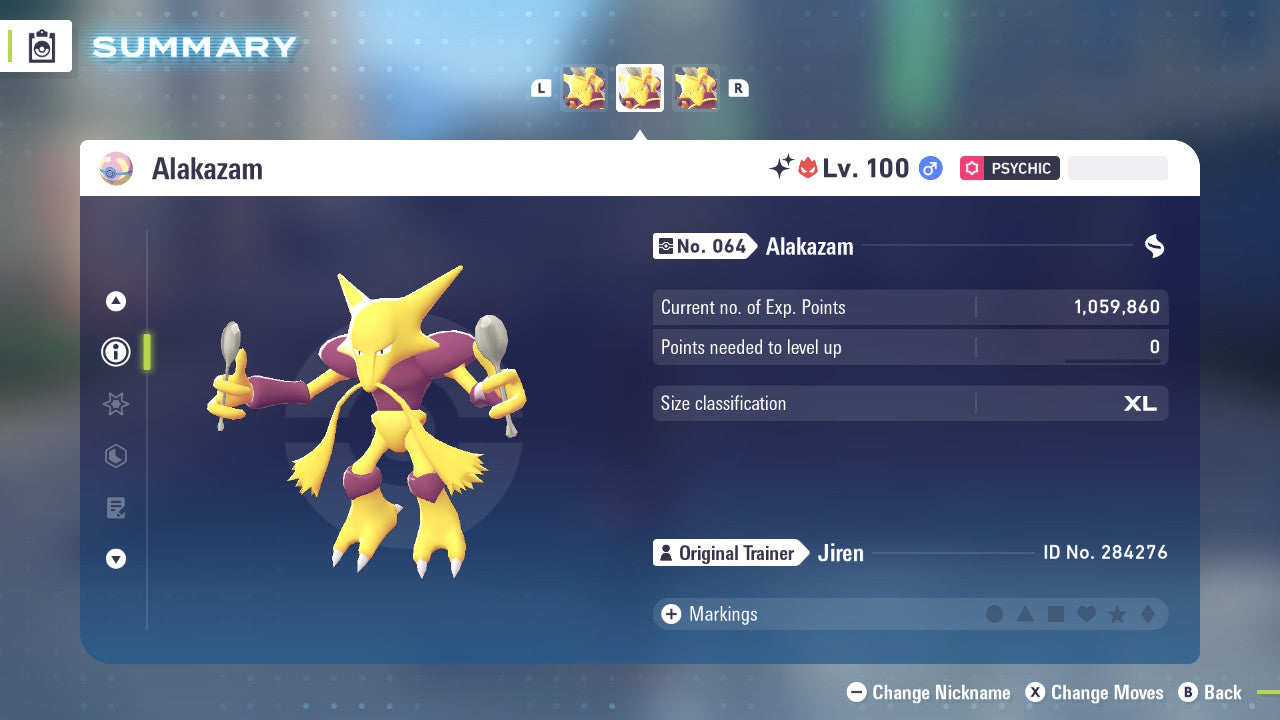Click the Poké Ball icon beside Alakazam's name
This screenshot has height=720, width=1280.
click(x=116, y=168)
